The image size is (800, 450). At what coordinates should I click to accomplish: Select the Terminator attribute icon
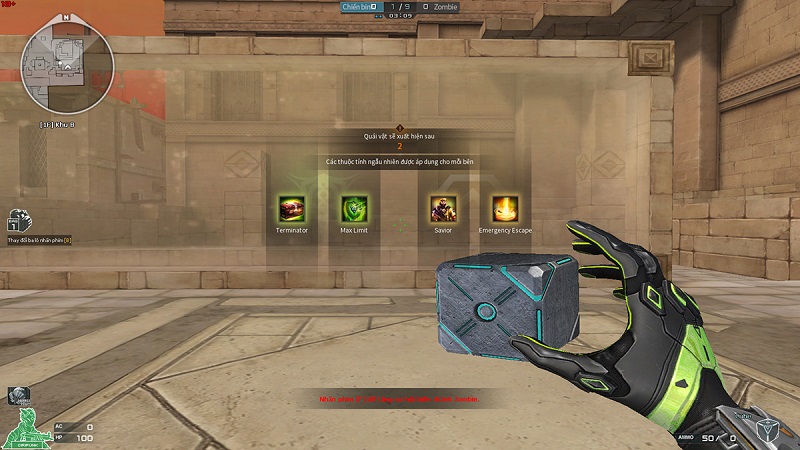tap(292, 208)
